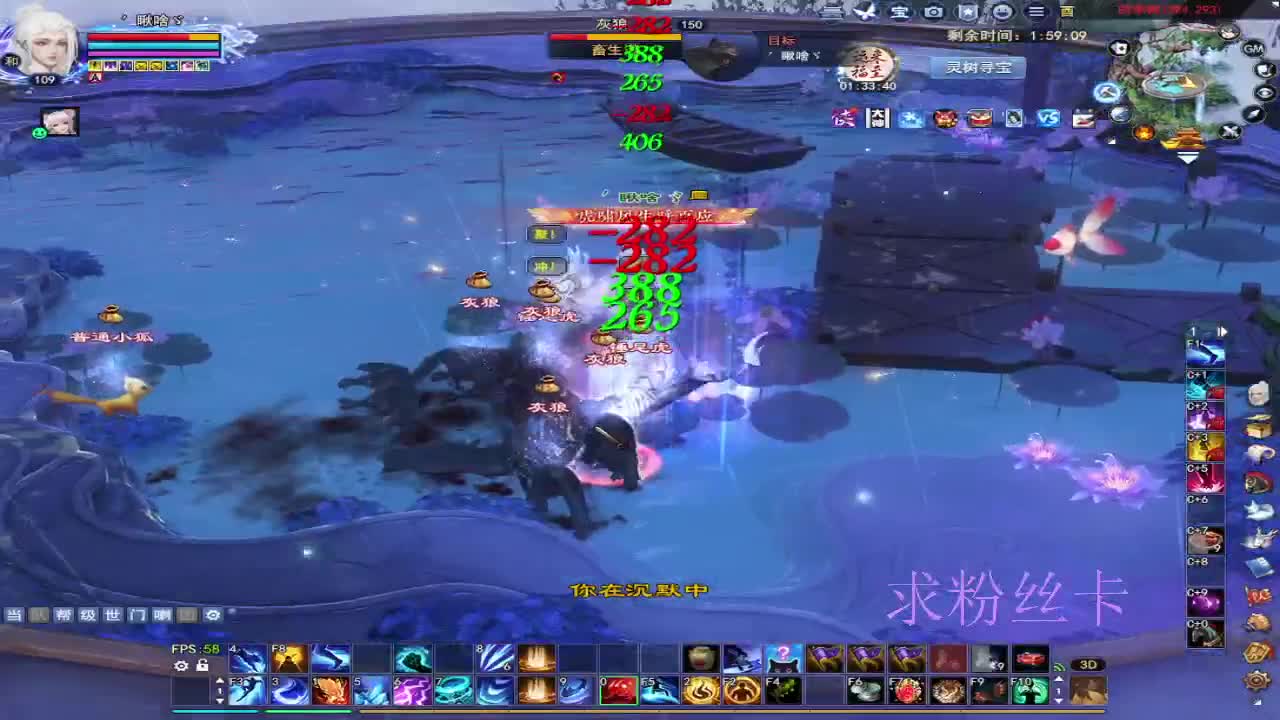The width and height of the screenshot is (1280, 720).
Task: Click the eye visibility icon below the minimap
Action: [x=1265, y=93]
